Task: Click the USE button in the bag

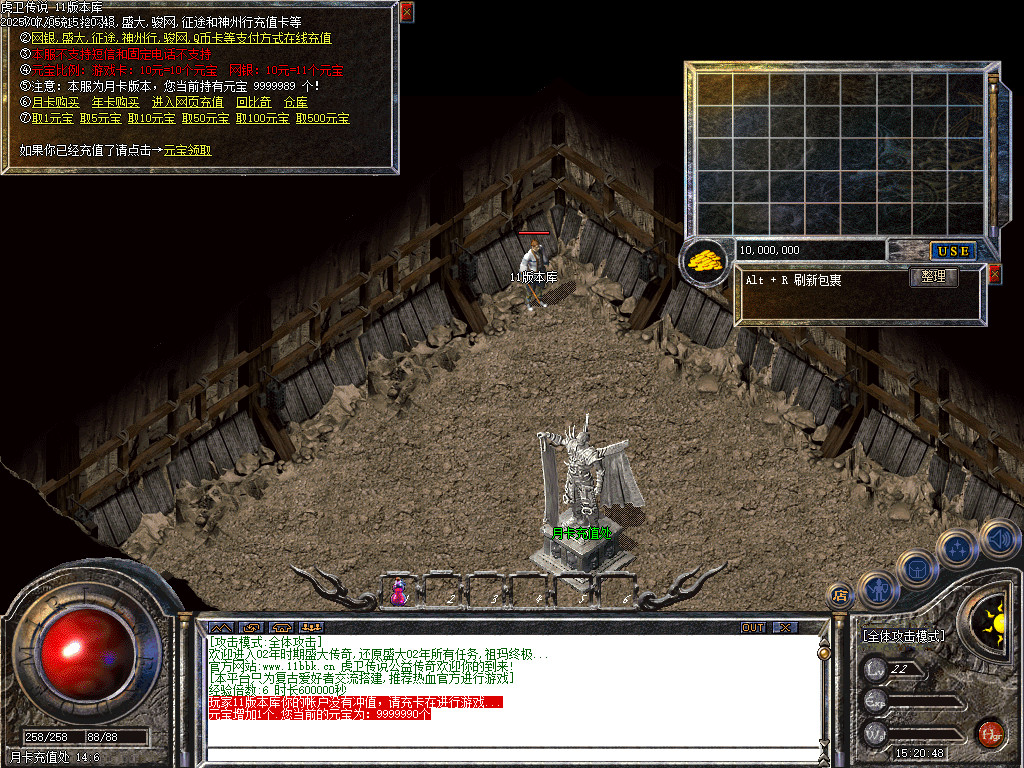Action: [x=954, y=251]
